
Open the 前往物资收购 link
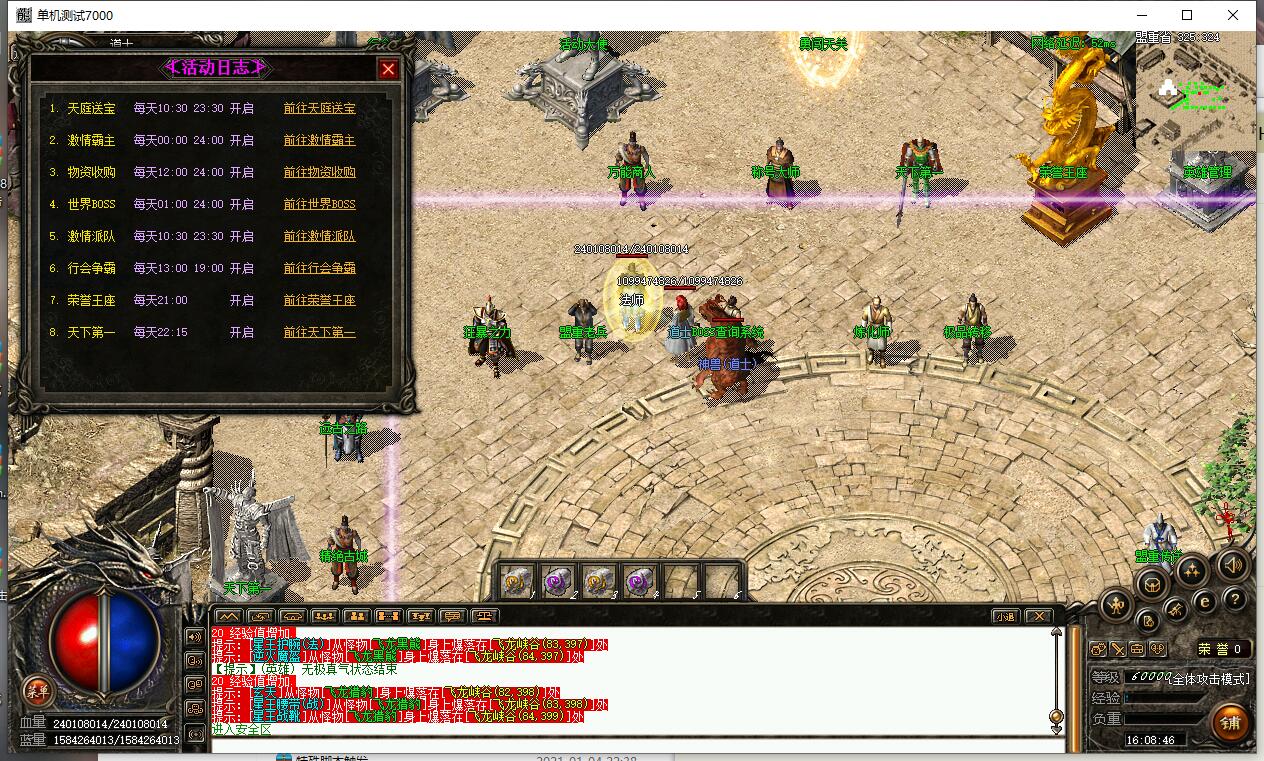[x=319, y=172]
